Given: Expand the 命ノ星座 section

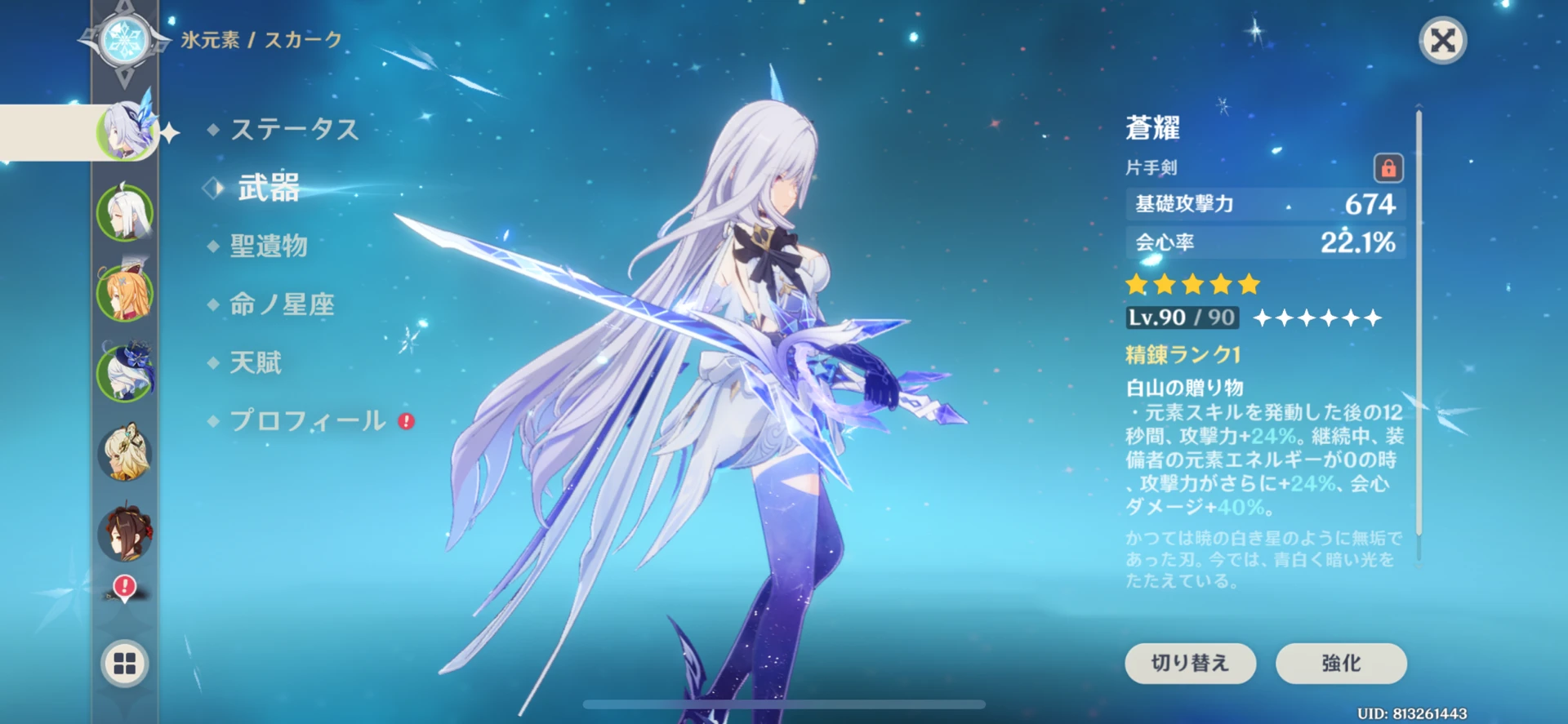Looking at the screenshot, I should pos(281,304).
